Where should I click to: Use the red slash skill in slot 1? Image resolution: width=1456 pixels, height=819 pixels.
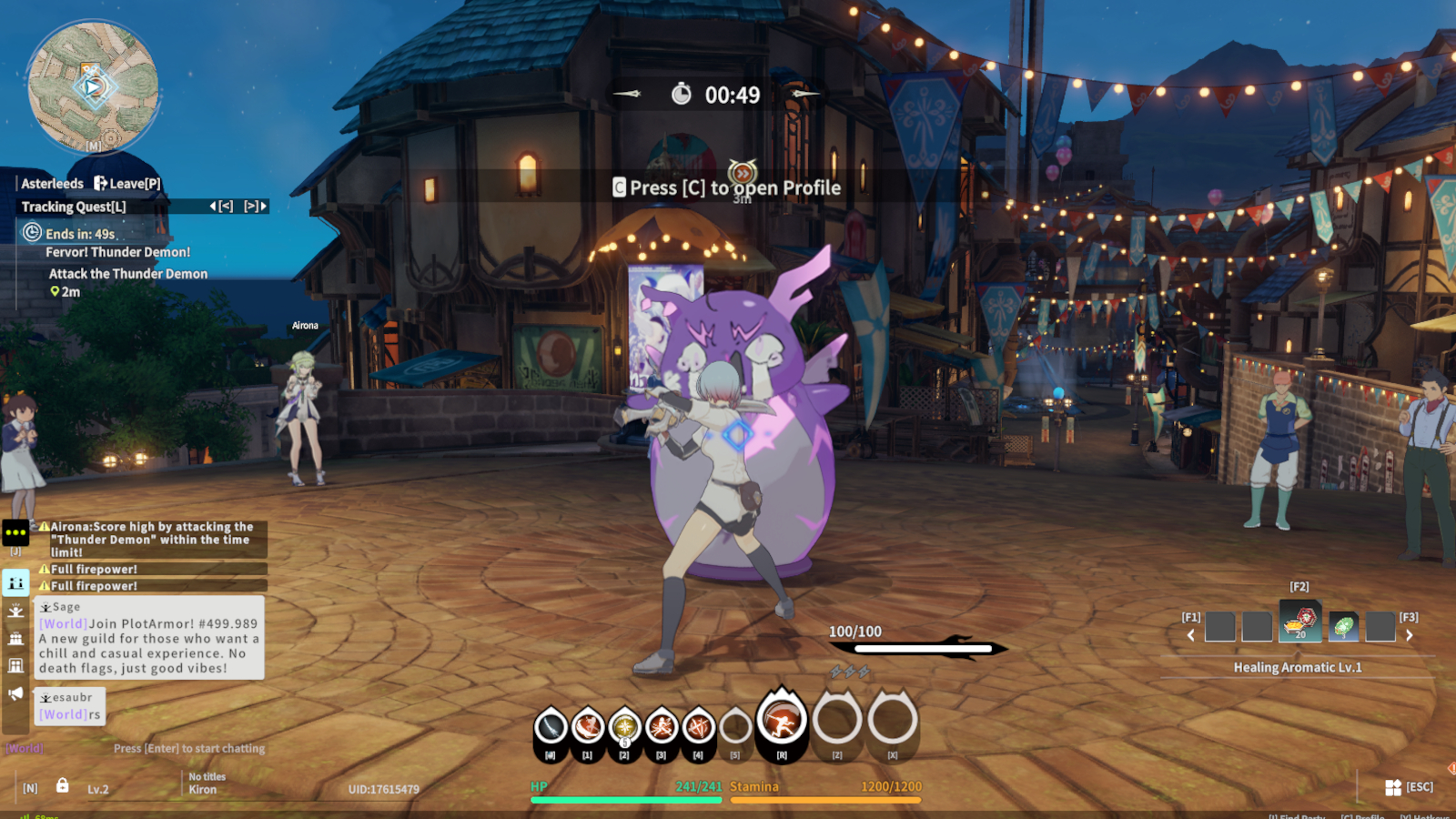click(588, 727)
